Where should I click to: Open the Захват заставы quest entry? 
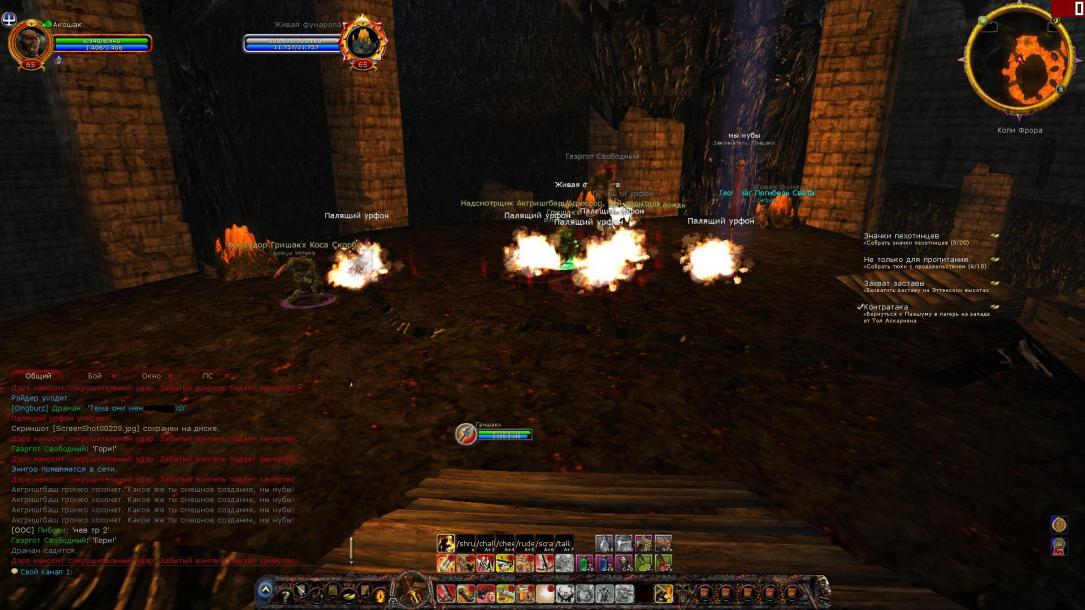(x=896, y=284)
